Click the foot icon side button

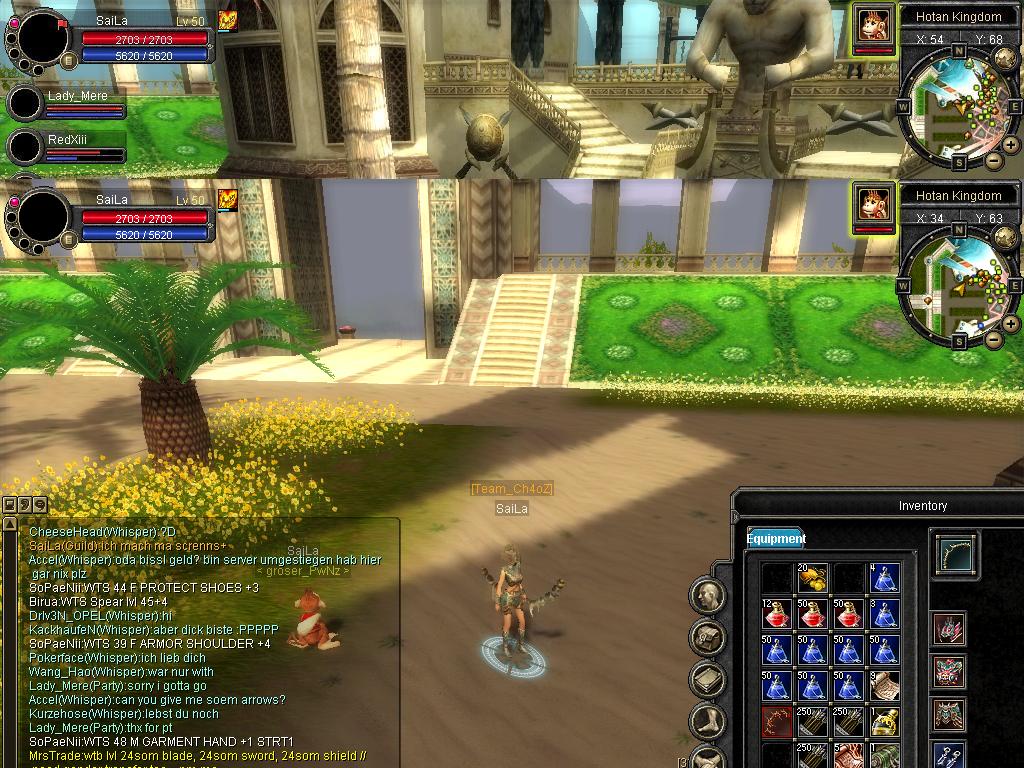(707, 720)
